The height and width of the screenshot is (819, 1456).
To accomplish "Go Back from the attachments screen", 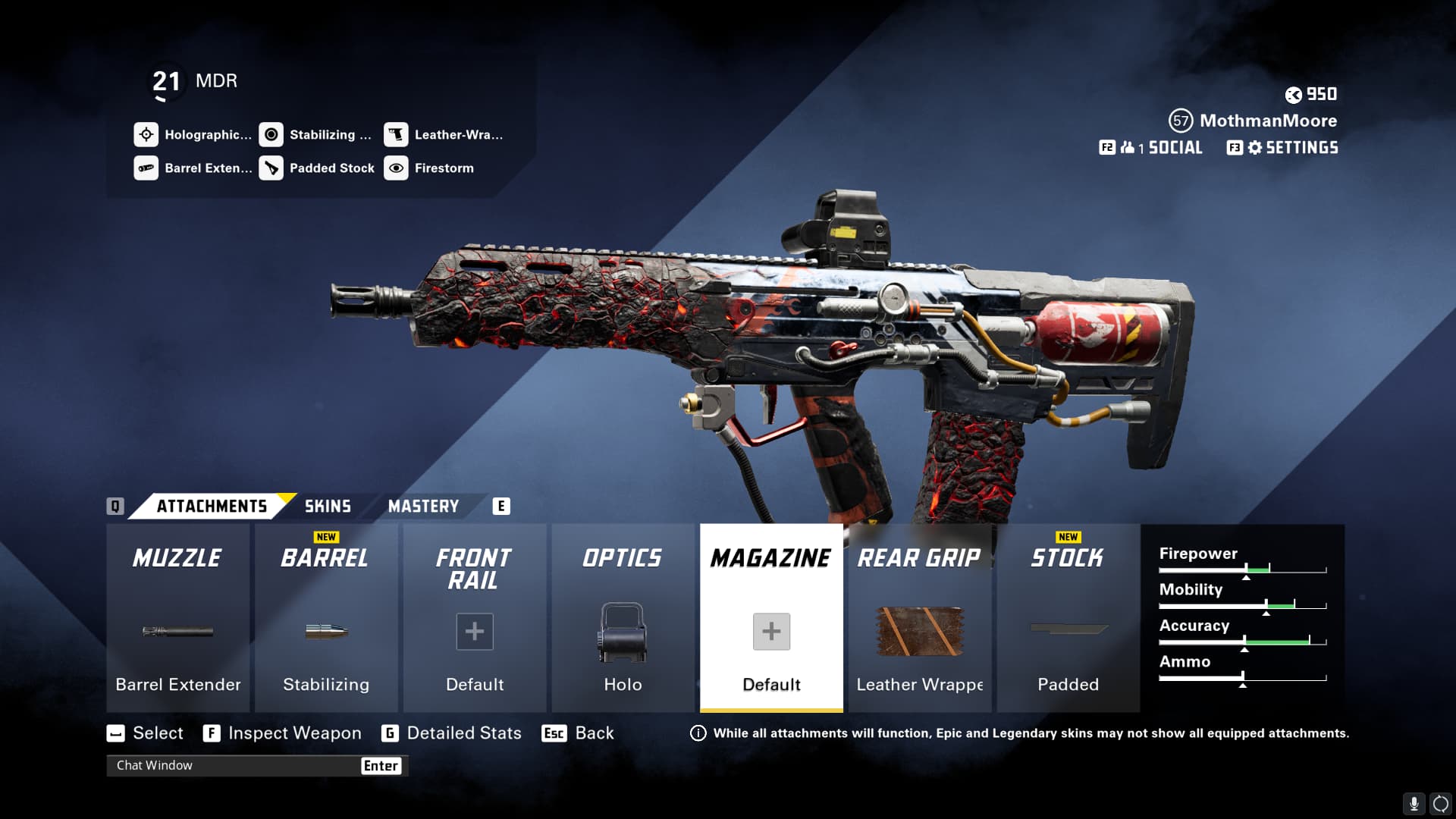I will (x=594, y=733).
